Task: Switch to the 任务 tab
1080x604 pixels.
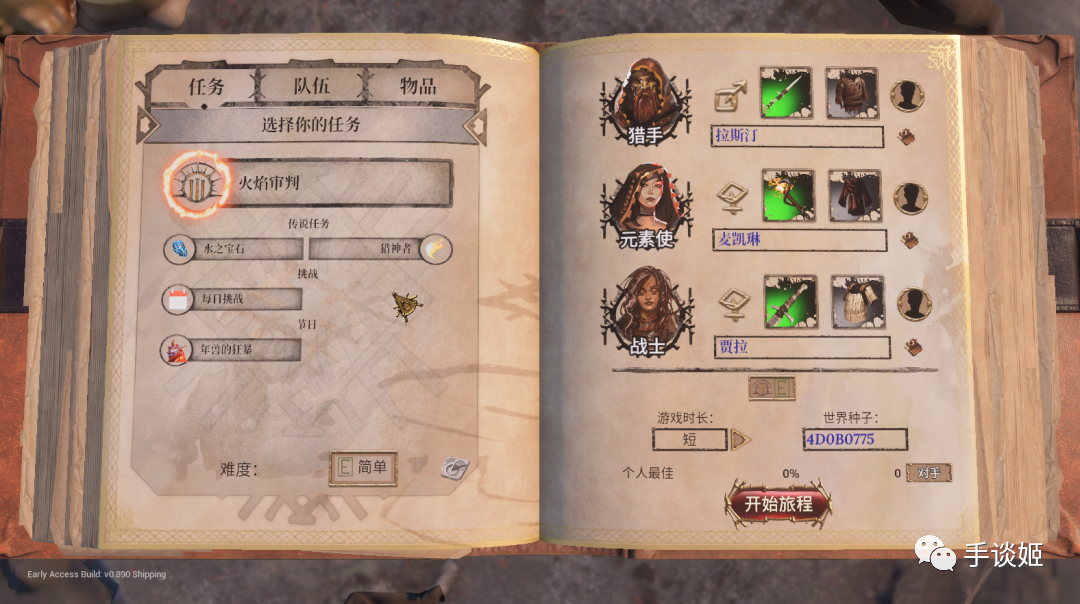Action: coord(207,86)
